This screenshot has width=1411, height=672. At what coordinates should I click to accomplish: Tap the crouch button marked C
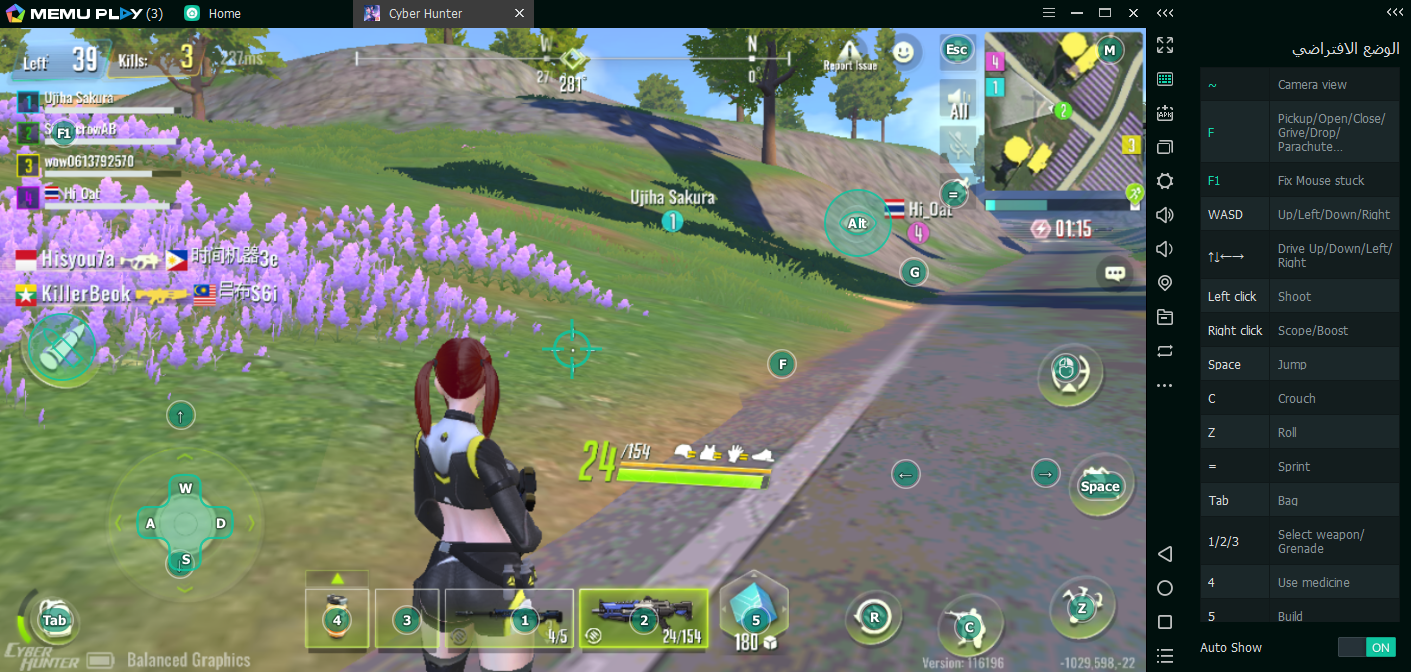pyautogui.click(x=969, y=627)
